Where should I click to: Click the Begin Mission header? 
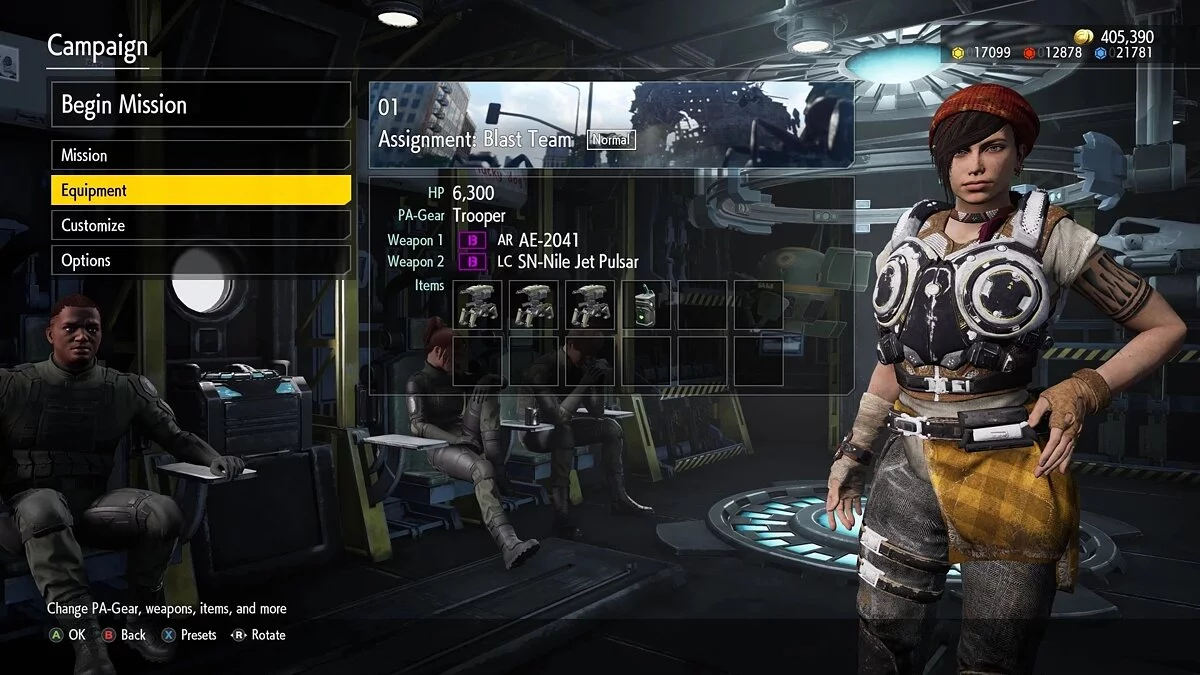coord(200,105)
